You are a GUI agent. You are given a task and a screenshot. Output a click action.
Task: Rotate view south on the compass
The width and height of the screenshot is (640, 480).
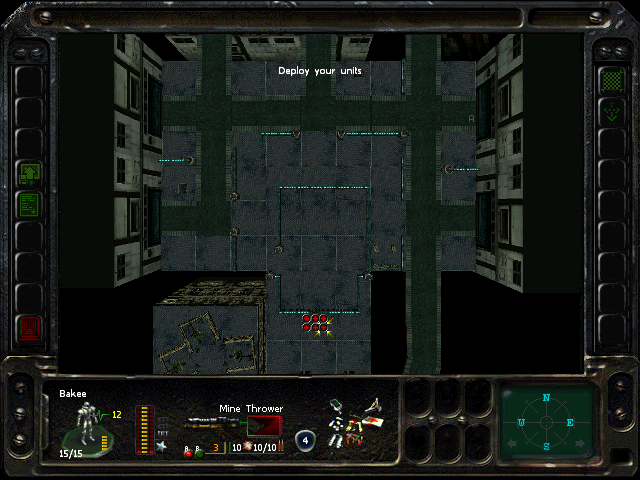click(x=546, y=447)
